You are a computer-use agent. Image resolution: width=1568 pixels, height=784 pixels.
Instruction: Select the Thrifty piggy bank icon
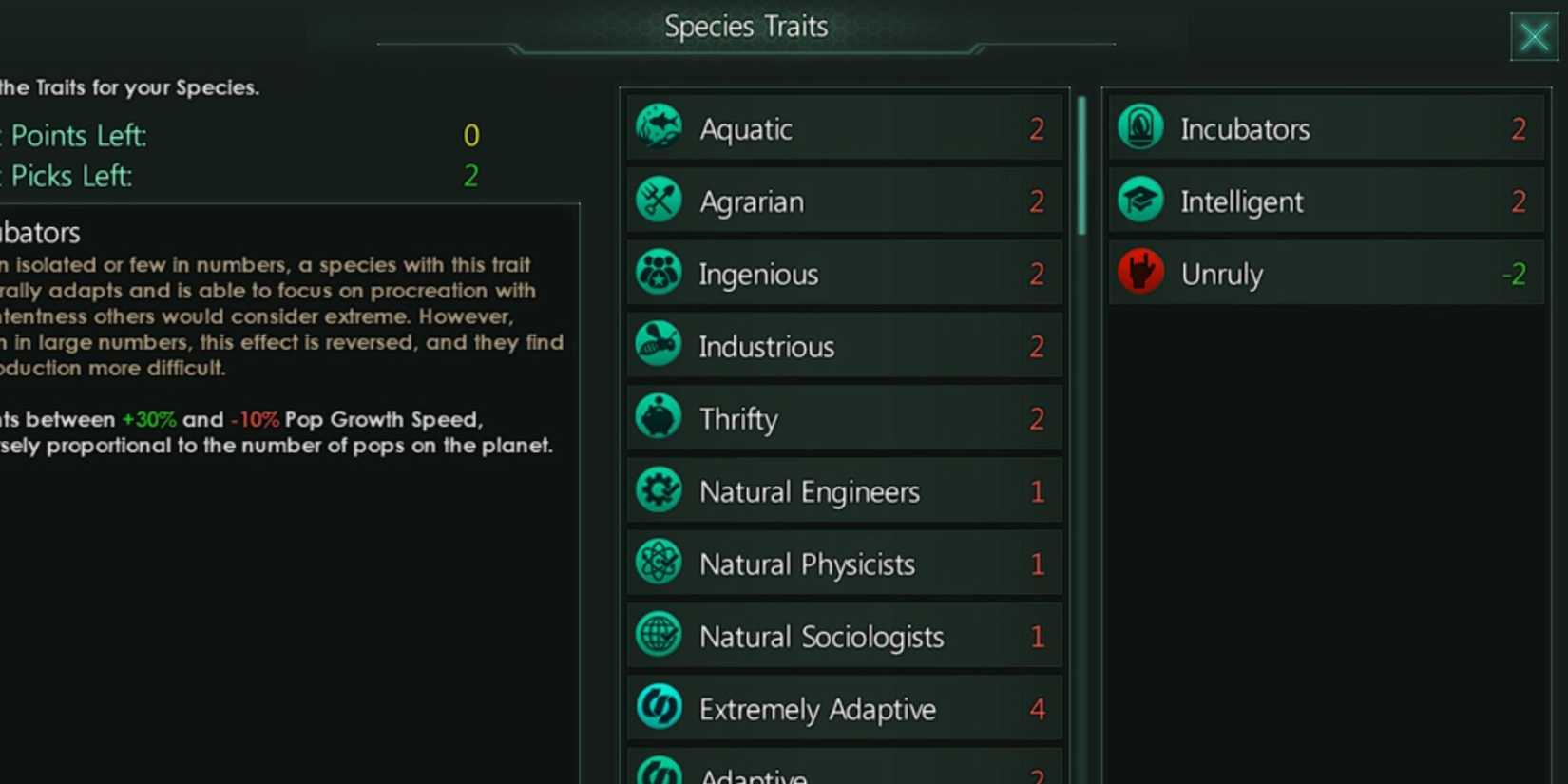click(x=659, y=418)
